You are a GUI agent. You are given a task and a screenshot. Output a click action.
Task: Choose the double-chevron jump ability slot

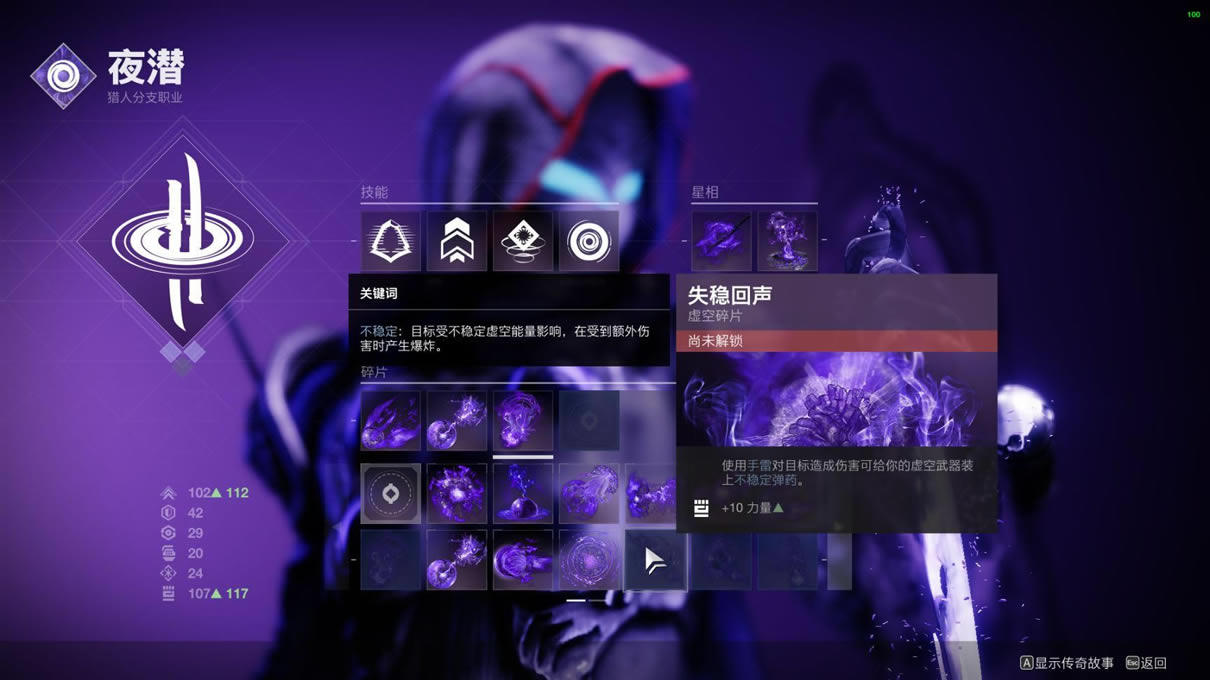[x=457, y=241]
